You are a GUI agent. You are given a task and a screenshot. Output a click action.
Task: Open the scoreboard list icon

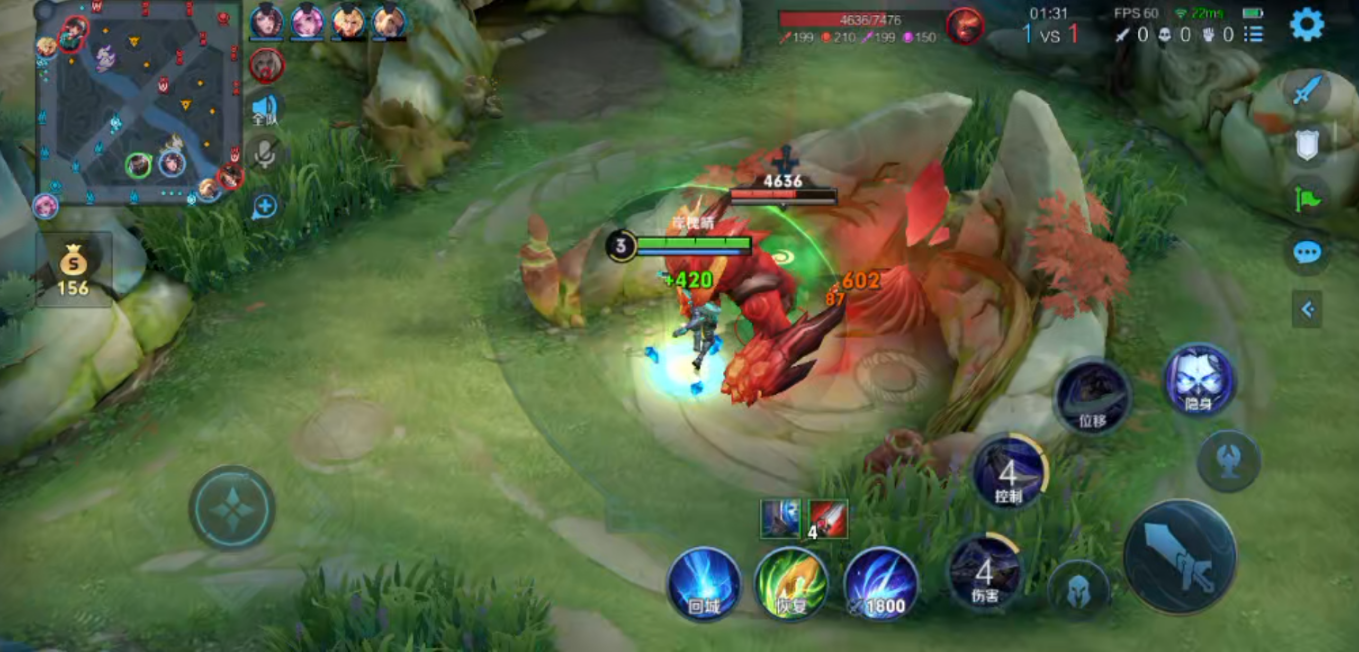click(1253, 35)
